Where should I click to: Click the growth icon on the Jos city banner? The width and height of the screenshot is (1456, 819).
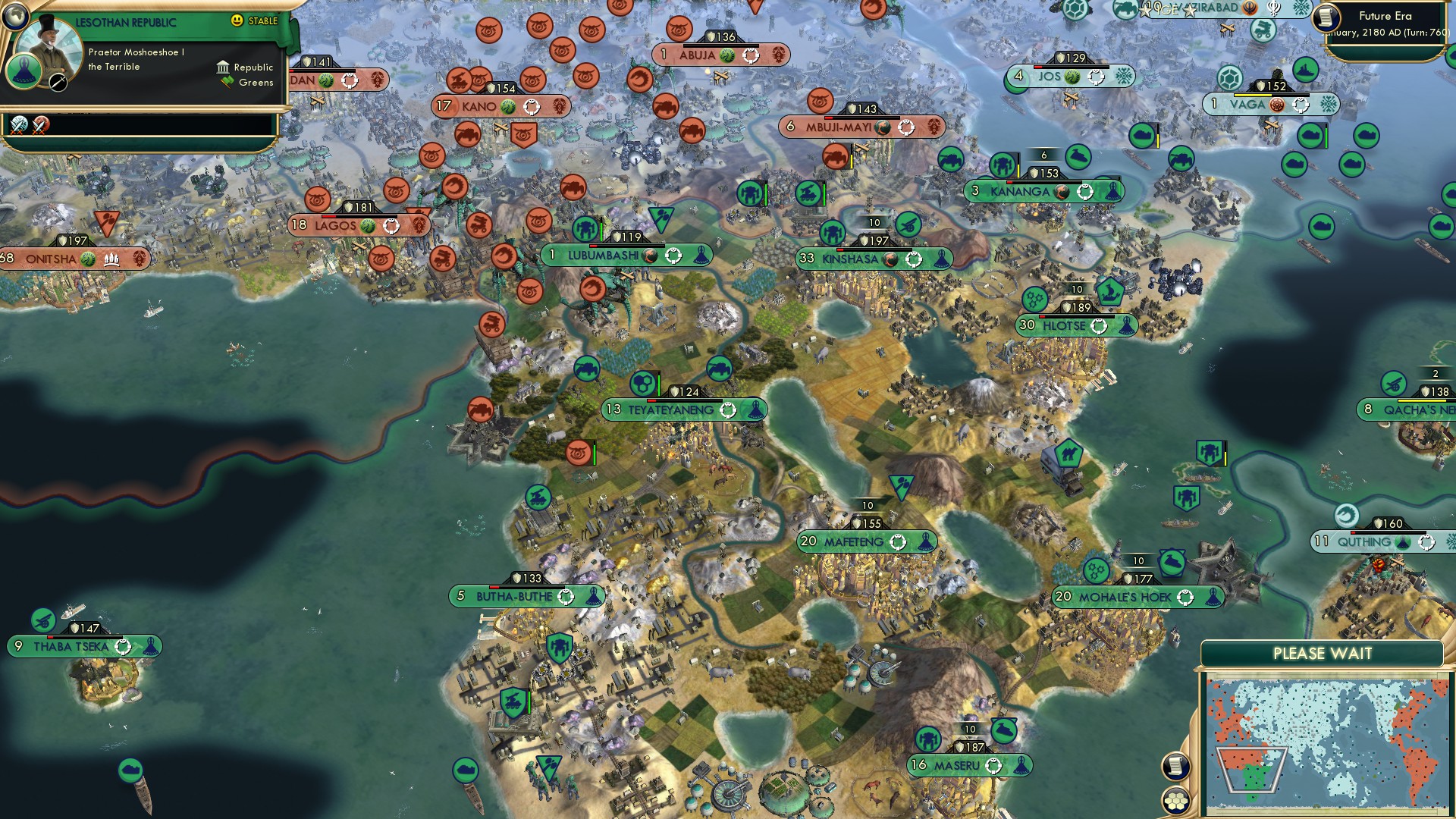[1072, 77]
